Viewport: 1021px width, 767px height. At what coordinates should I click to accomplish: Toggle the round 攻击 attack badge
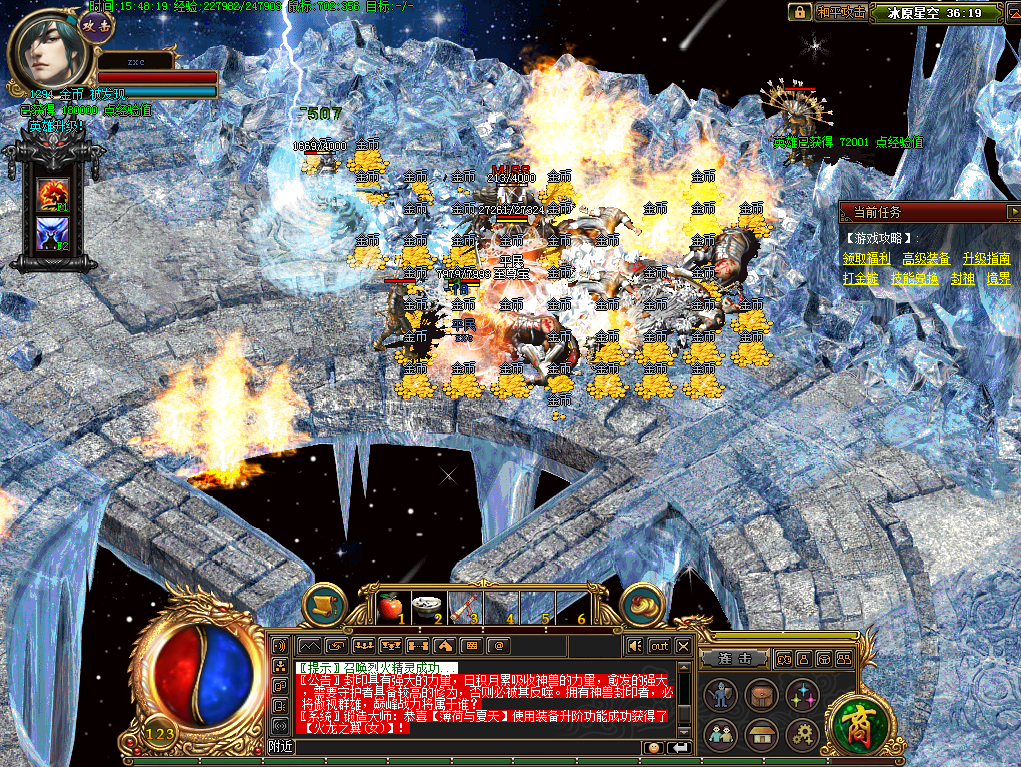(x=97, y=26)
